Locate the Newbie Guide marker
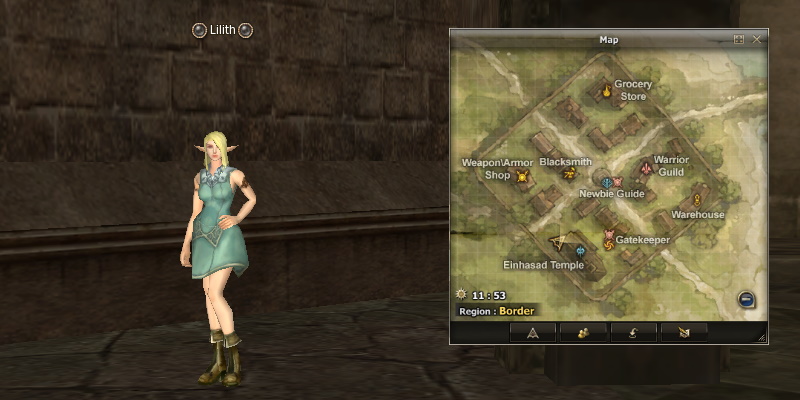The height and width of the screenshot is (400, 800). tap(607, 182)
